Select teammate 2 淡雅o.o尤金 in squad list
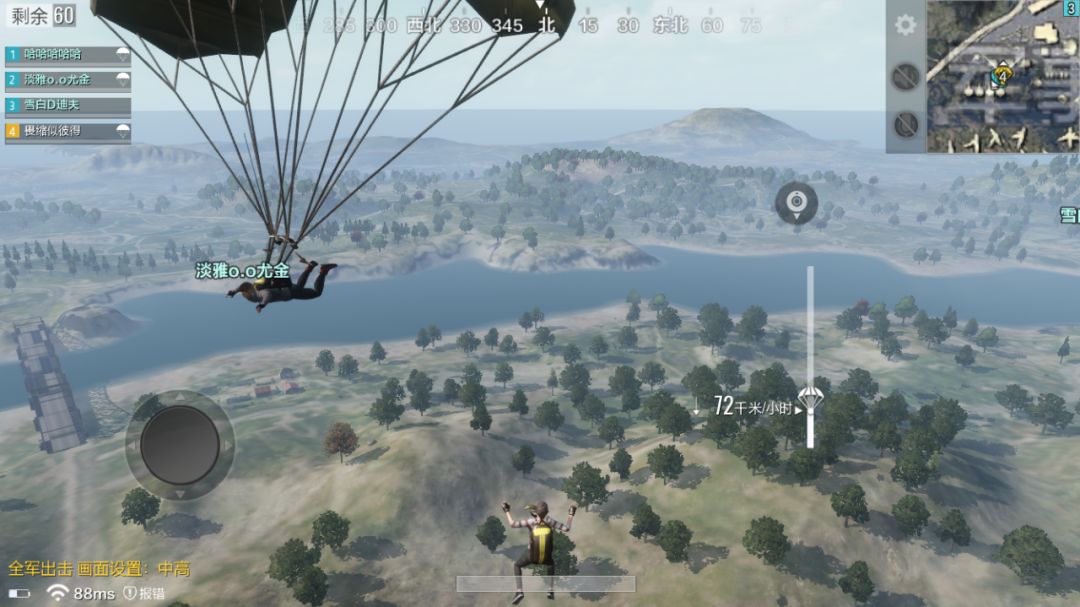1080x607 pixels. [x=68, y=79]
